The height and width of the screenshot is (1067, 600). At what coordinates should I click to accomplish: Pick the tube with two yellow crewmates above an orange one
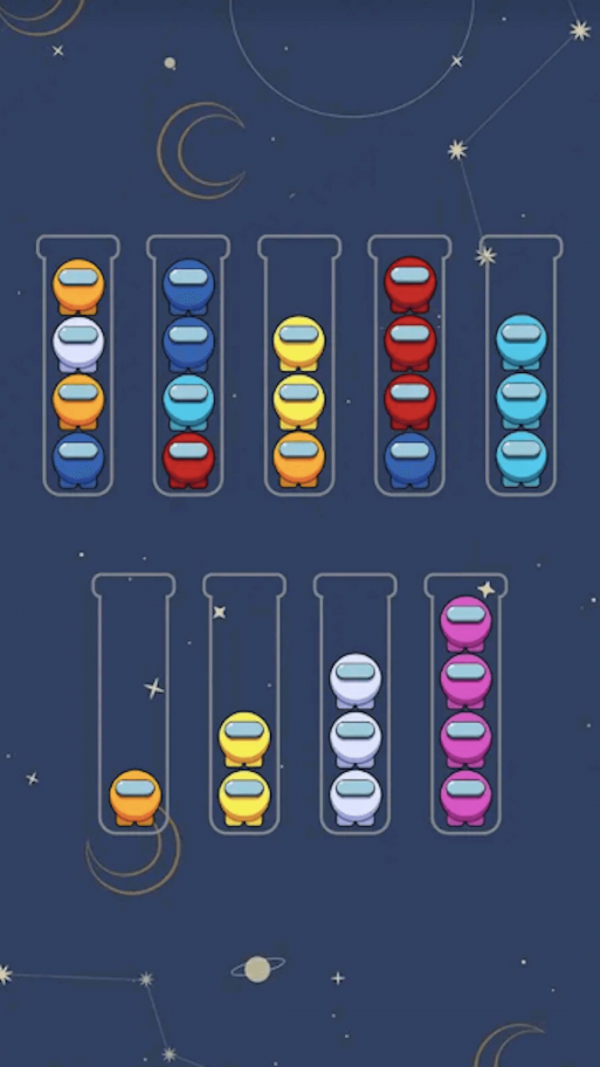[x=299, y=366]
